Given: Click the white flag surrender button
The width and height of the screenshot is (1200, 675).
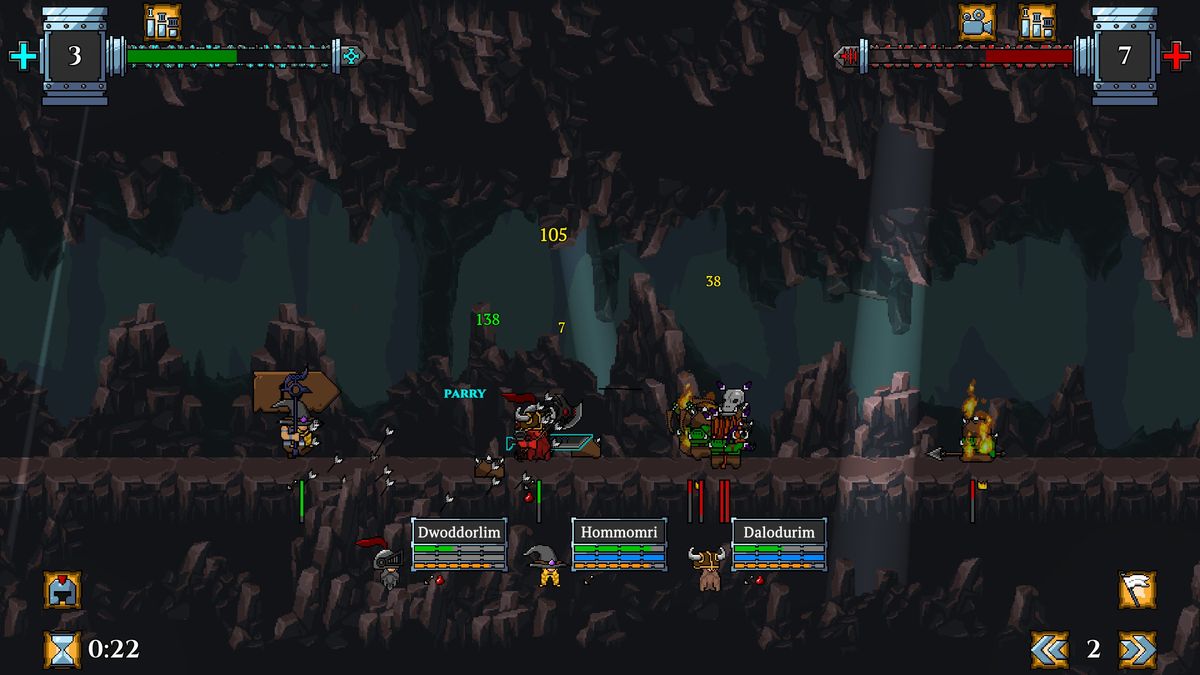Looking at the screenshot, I should coord(1137,590).
